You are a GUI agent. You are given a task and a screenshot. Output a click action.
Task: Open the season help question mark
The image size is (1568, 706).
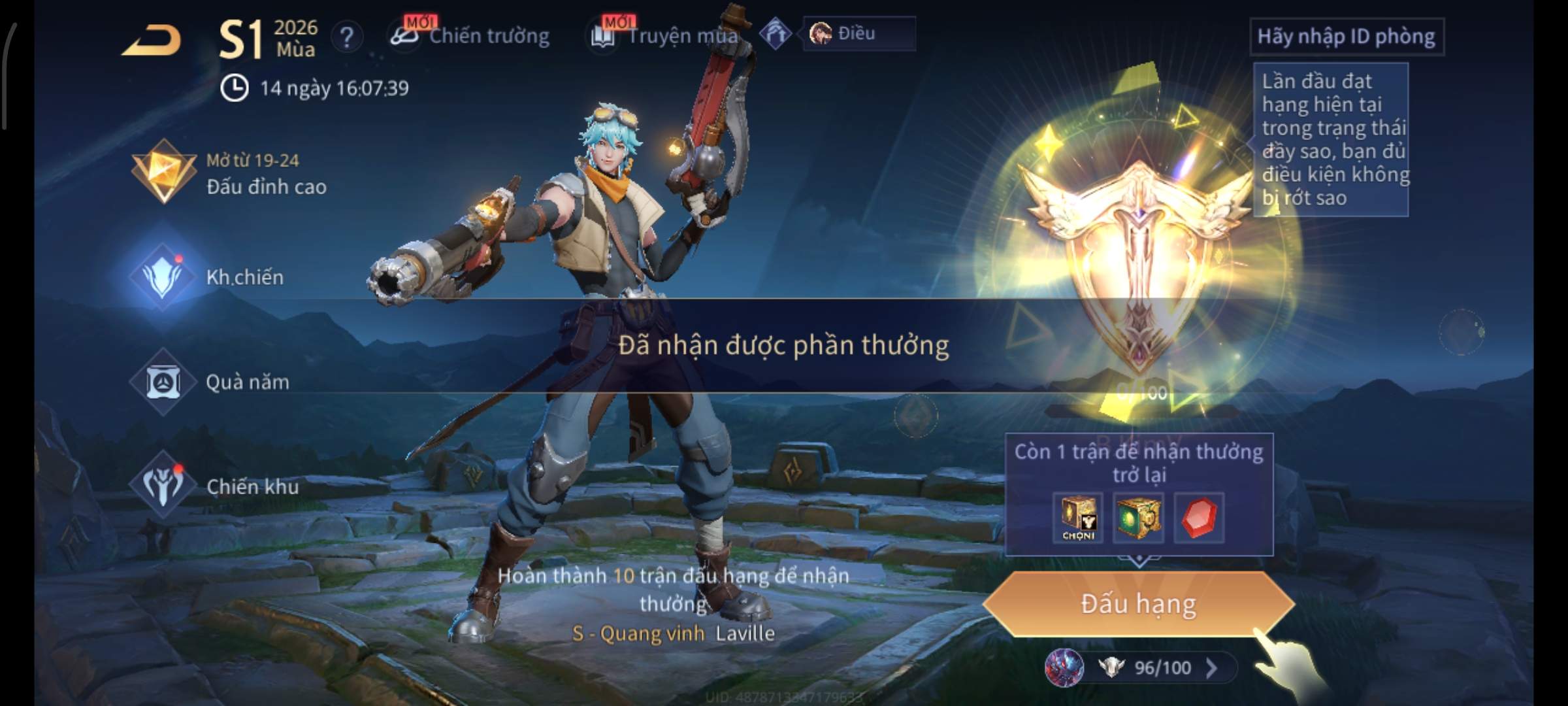point(346,37)
